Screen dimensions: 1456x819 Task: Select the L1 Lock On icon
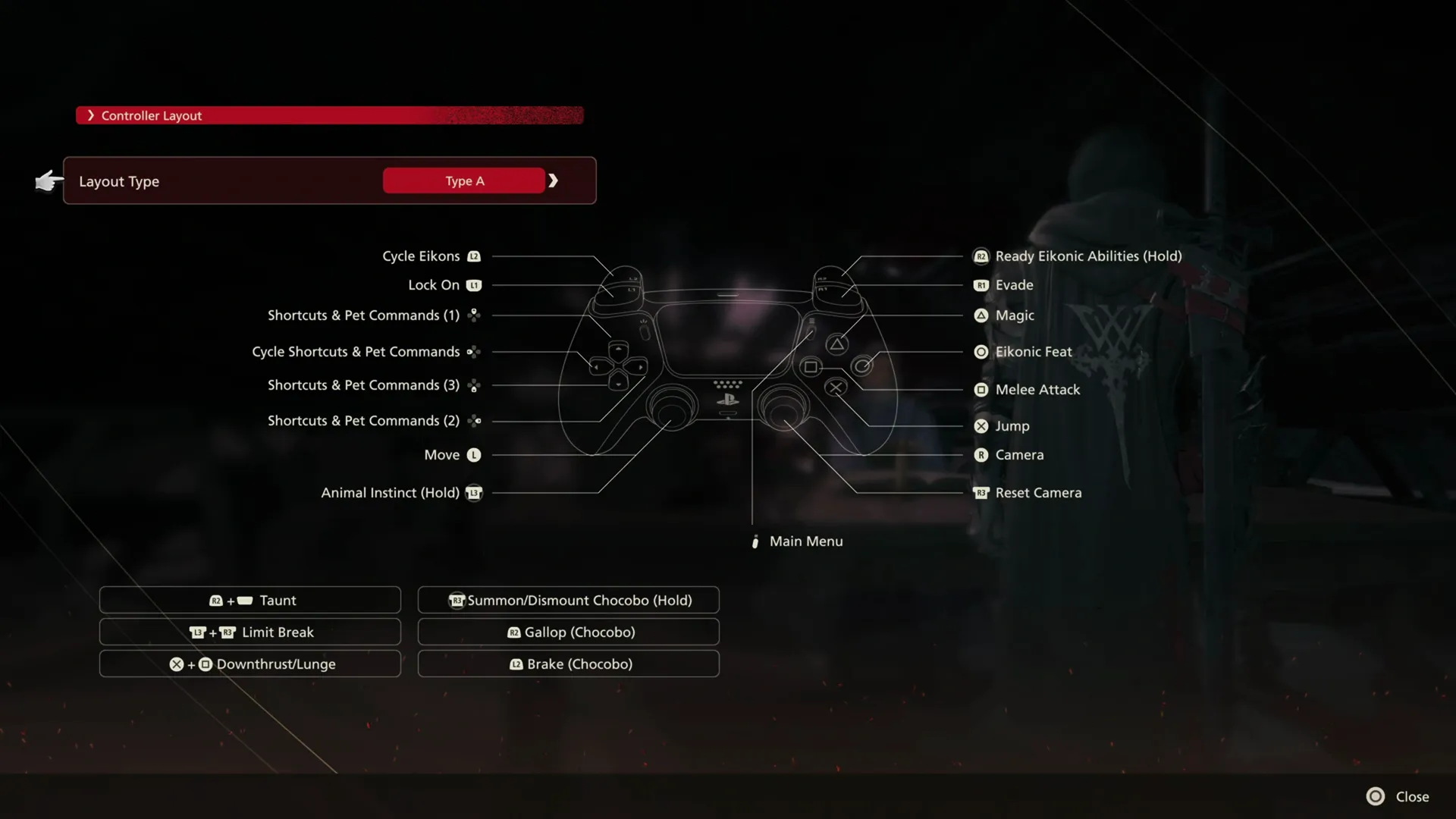473,285
